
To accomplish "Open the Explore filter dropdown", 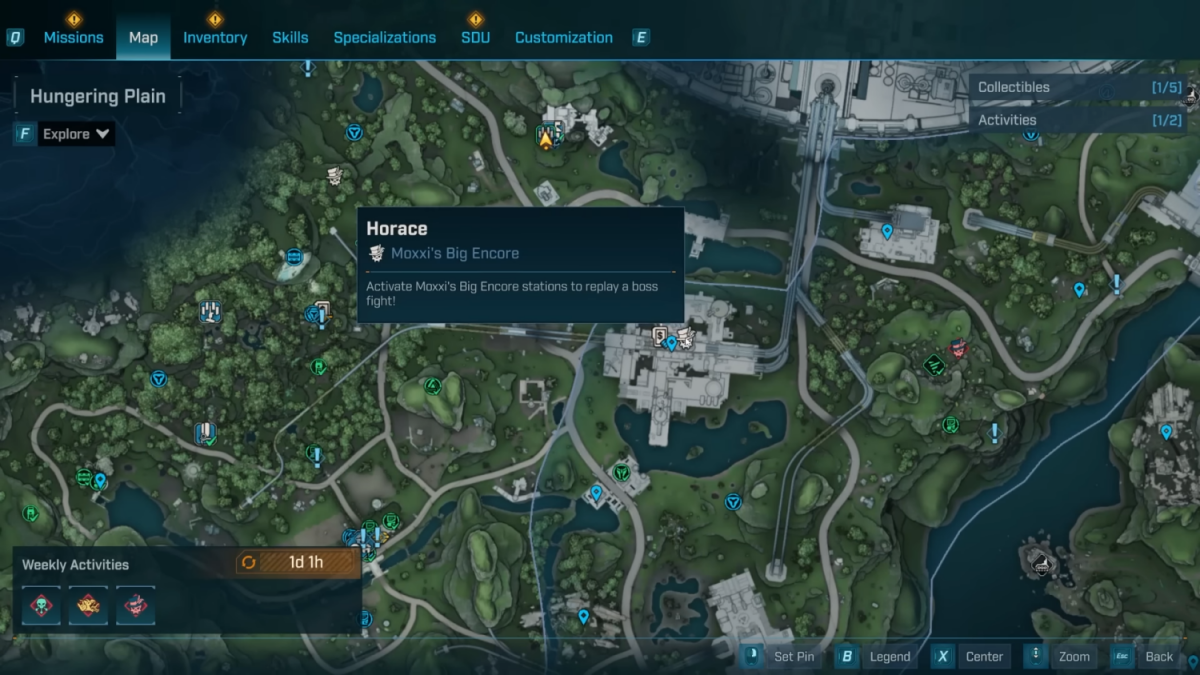I will [75, 134].
